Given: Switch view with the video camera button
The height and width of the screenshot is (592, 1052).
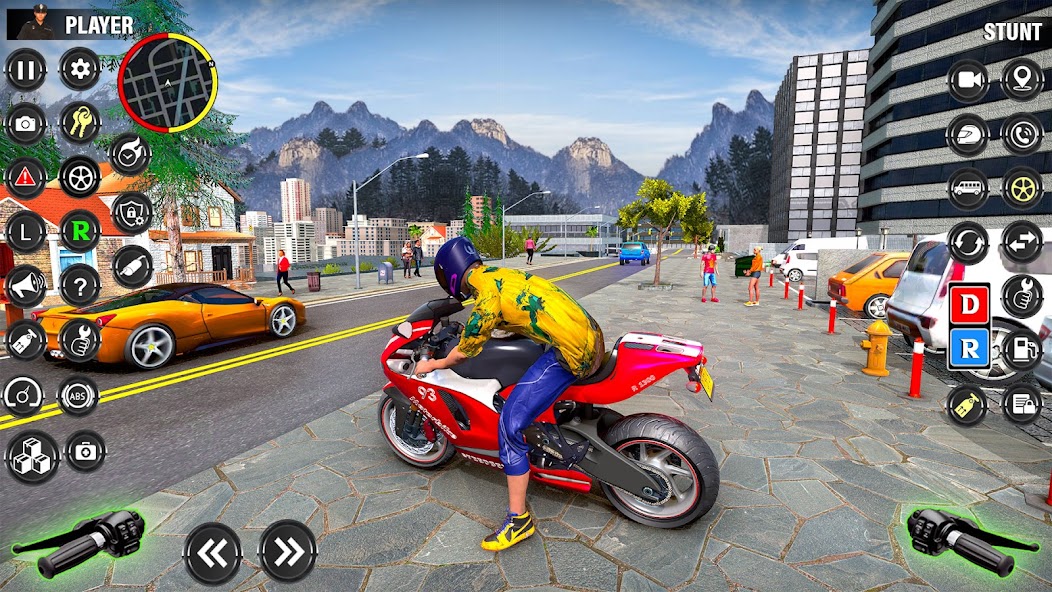Looking at the screenshot, I should 968,81.
